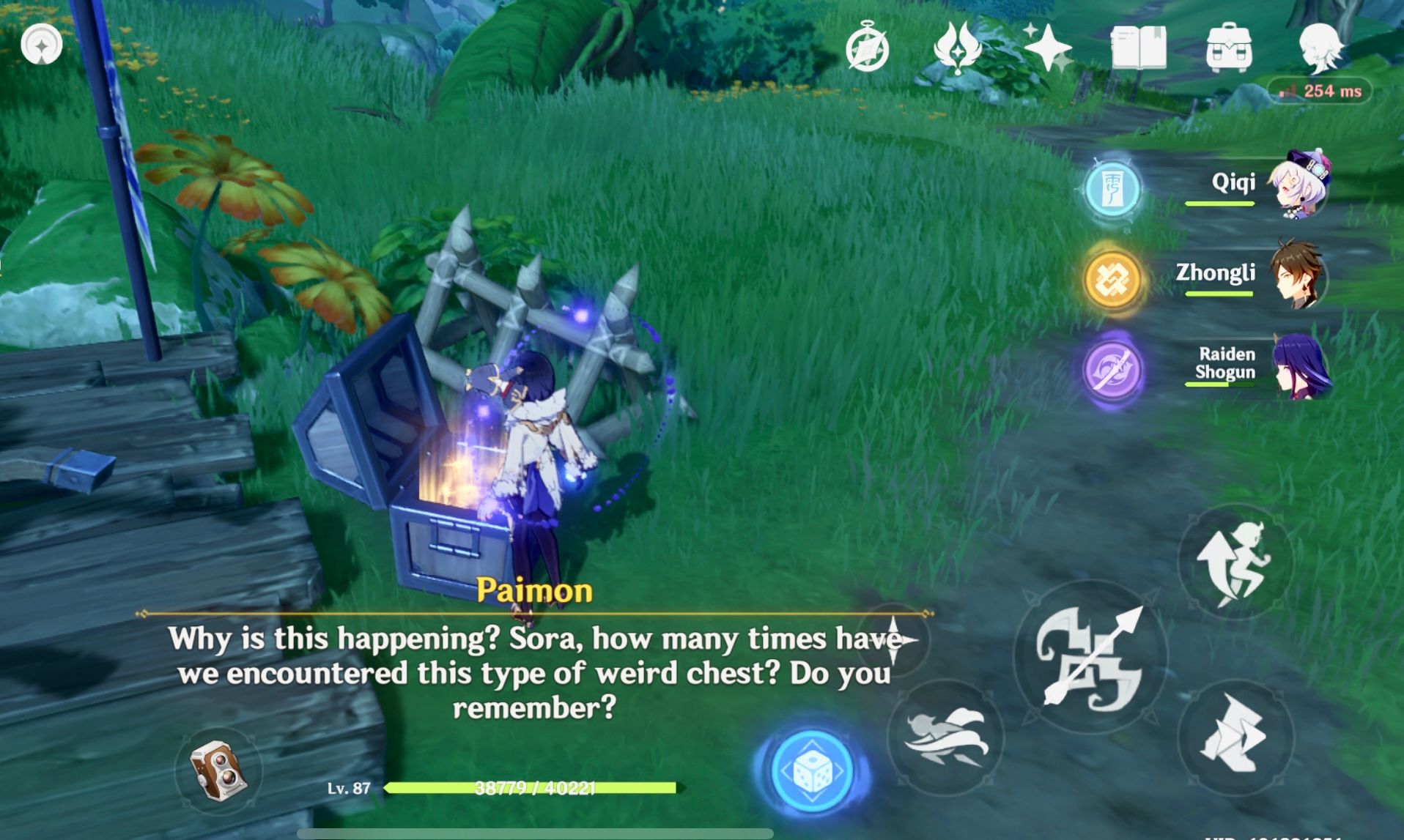This screenshot has width=1404, height=840.
Task: Open the events page via the star icon
Action: pyautogui.click(x=1049, y=48)
